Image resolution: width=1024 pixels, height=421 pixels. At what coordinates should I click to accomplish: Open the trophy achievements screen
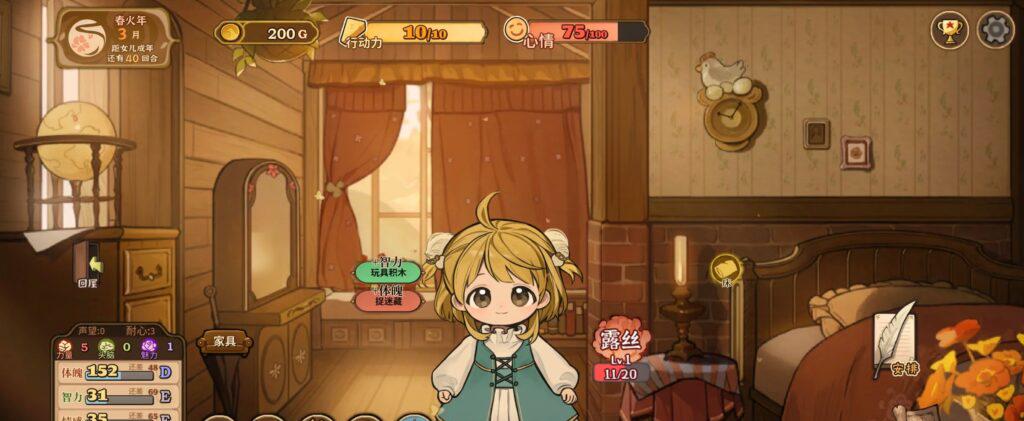pos(949,29)
